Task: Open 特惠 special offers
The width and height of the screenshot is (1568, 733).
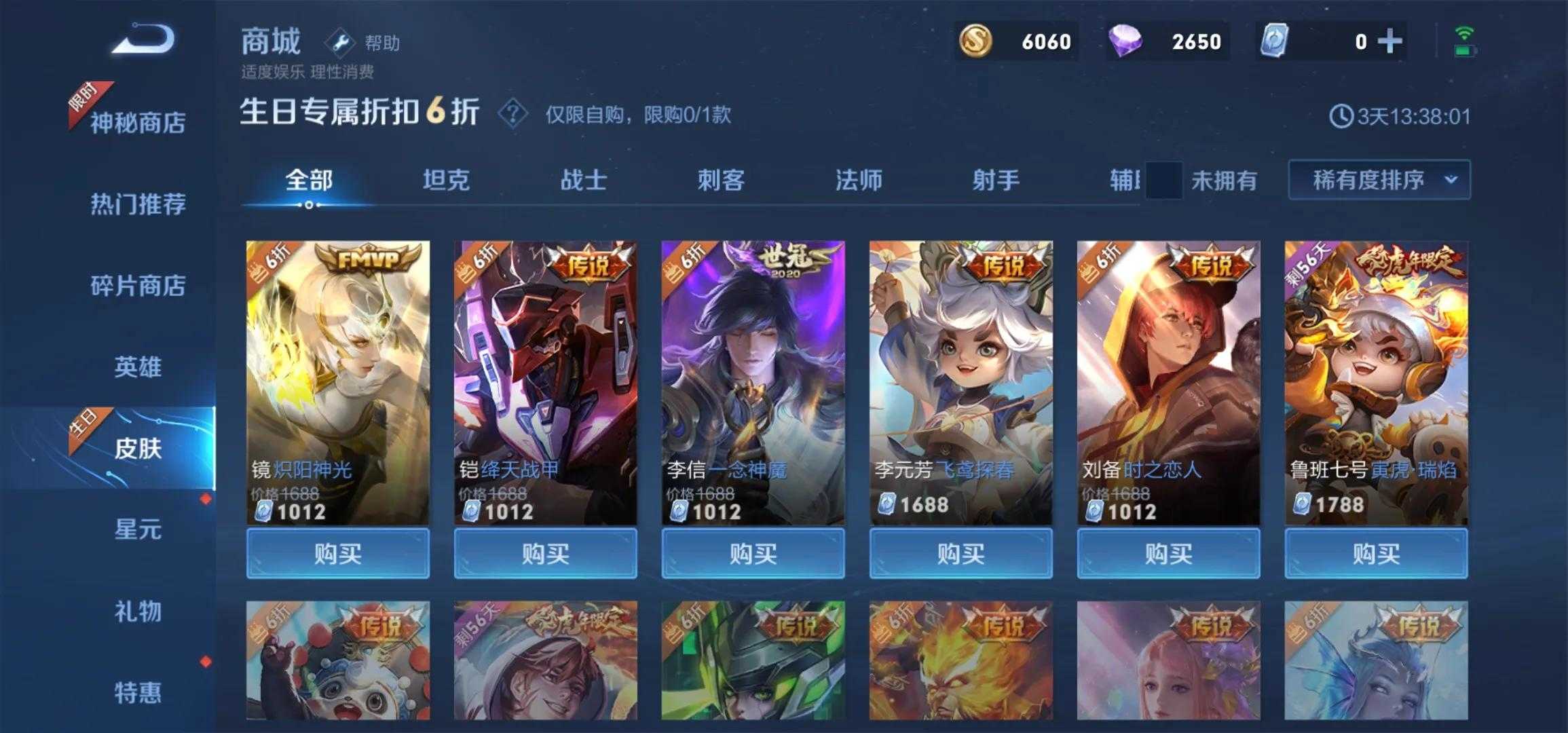Action: coord(138,692)
